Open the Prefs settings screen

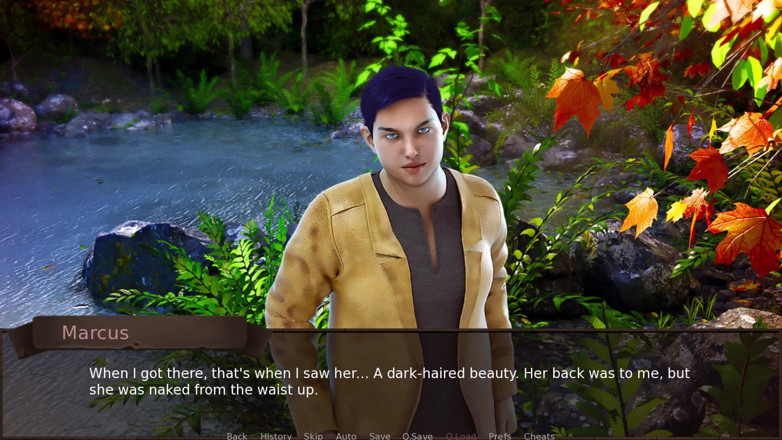(x=499, y=435)
